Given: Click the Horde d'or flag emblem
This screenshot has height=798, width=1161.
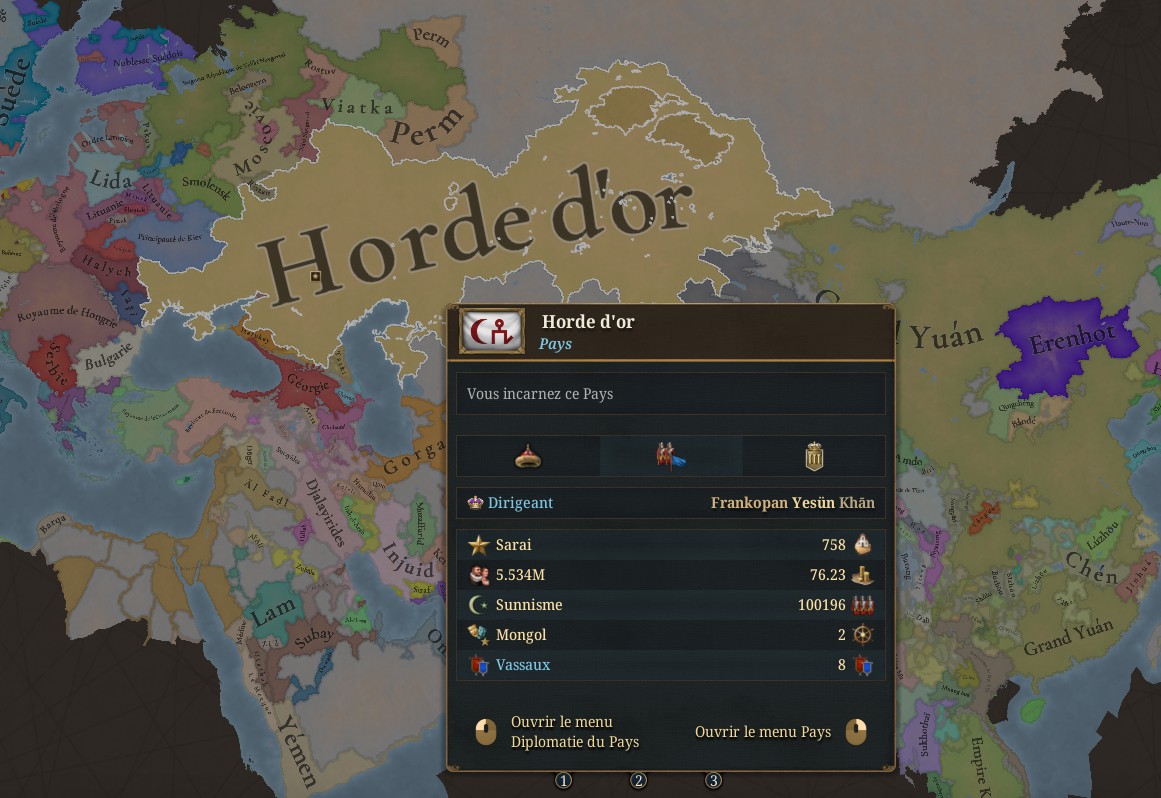Looking at the screenshot, I should point(492,331).
